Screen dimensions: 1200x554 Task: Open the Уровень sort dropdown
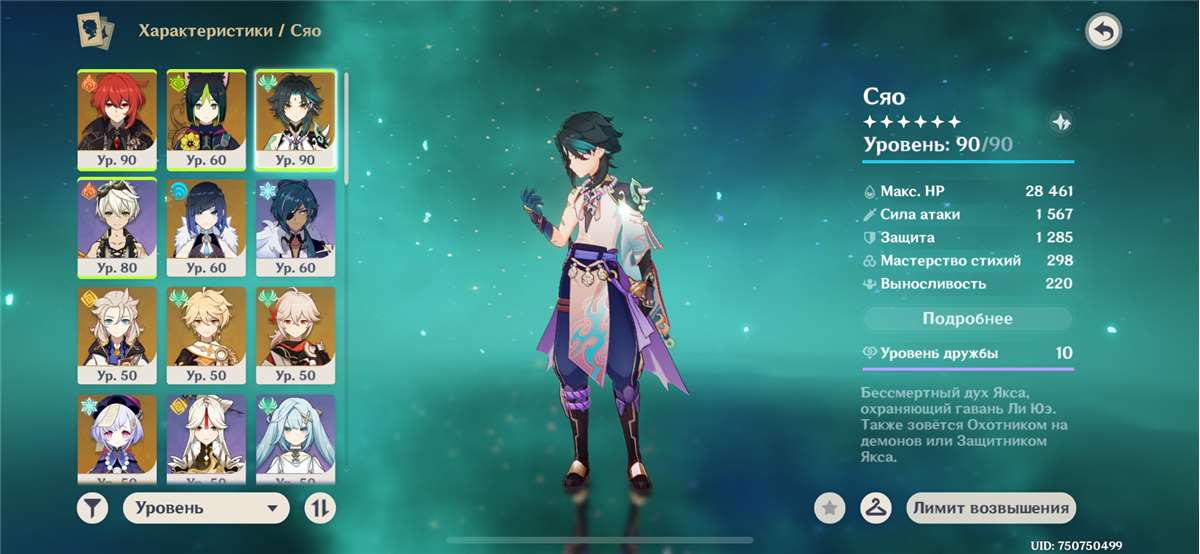[x=206, y=508]
